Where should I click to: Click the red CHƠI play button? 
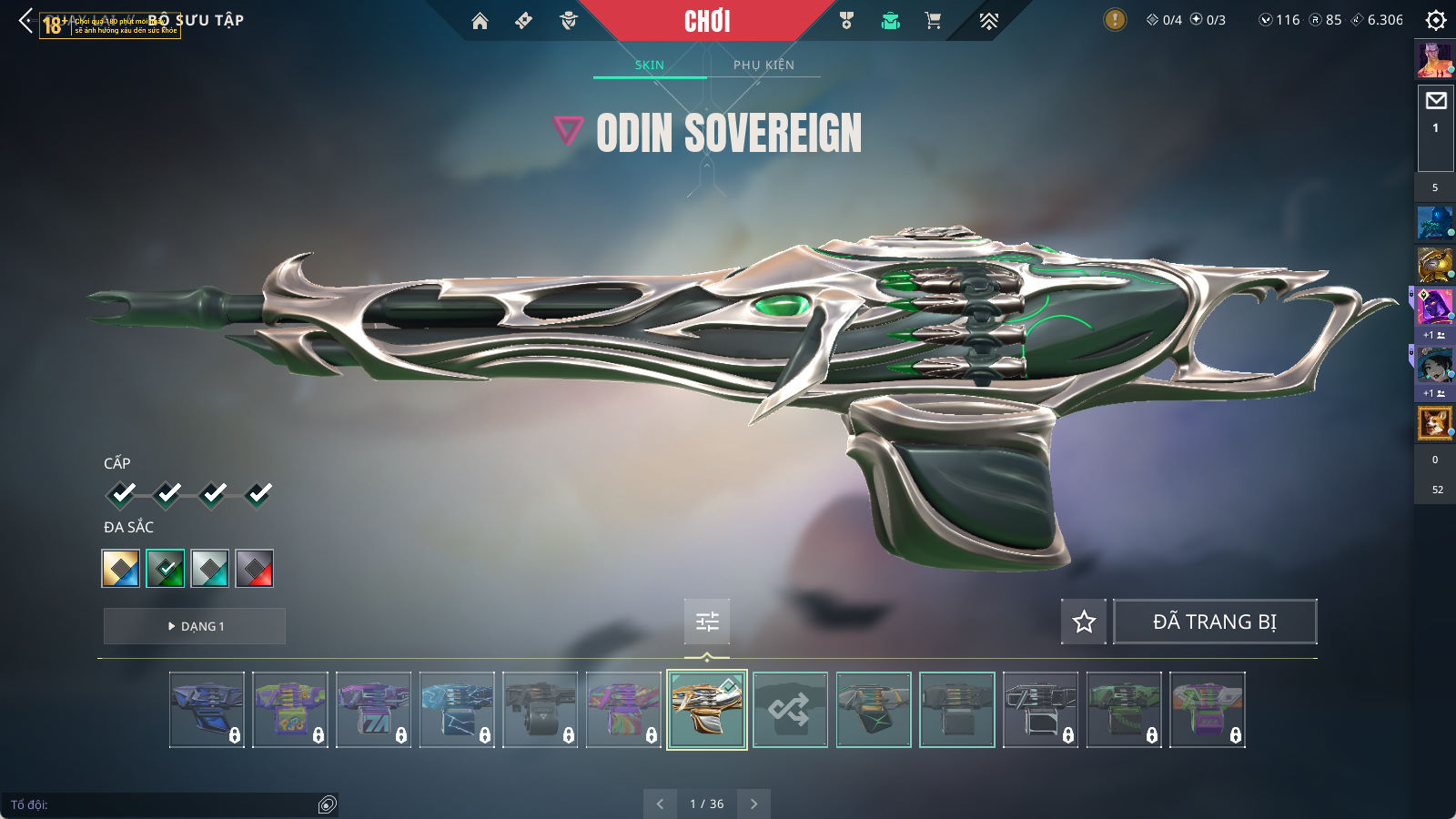pyautogui.click(x=707, y=21)
